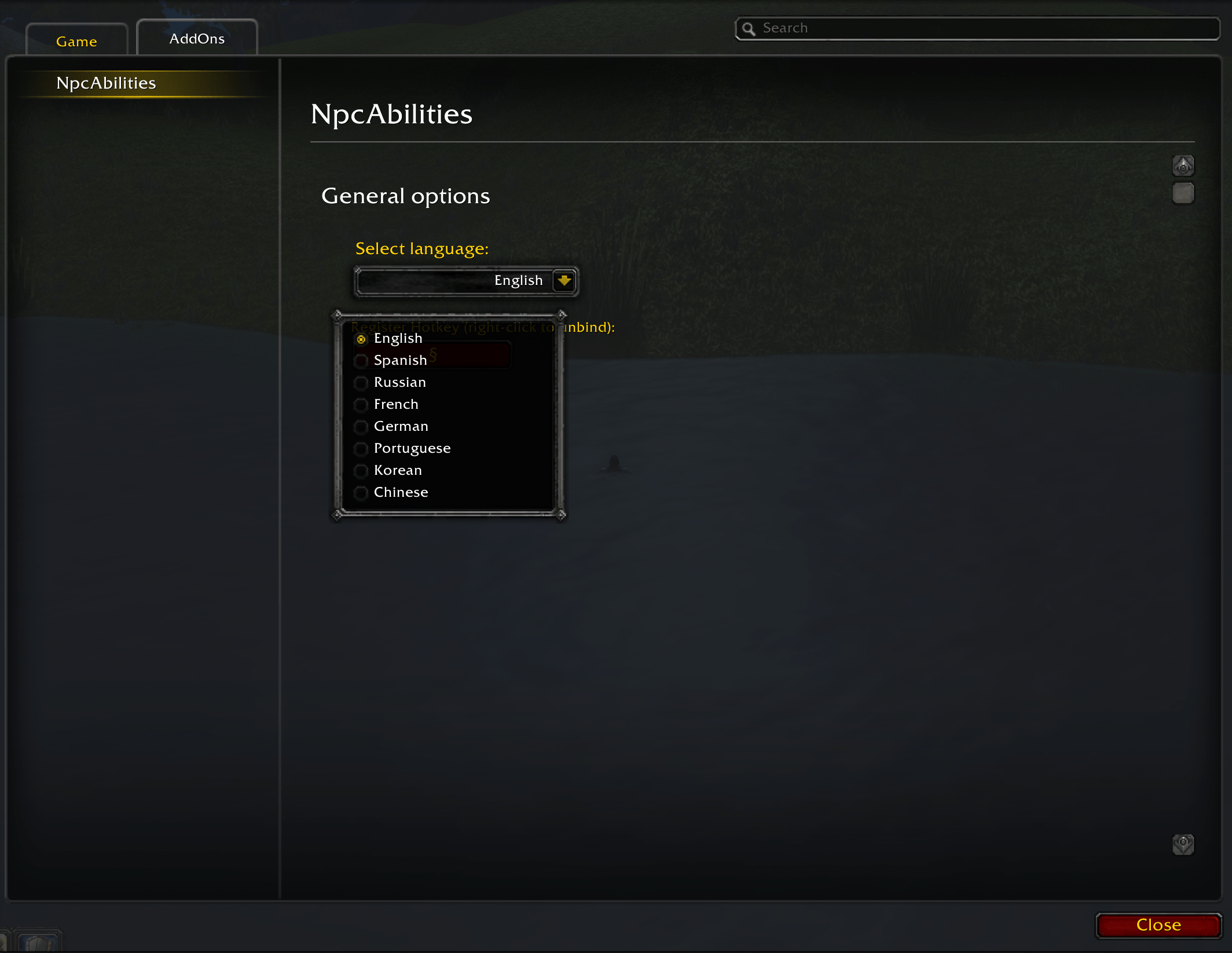The image size is (1232, 953).
Task: Click the eye icon at panel's top right
Action: [x=1183, y=166]
